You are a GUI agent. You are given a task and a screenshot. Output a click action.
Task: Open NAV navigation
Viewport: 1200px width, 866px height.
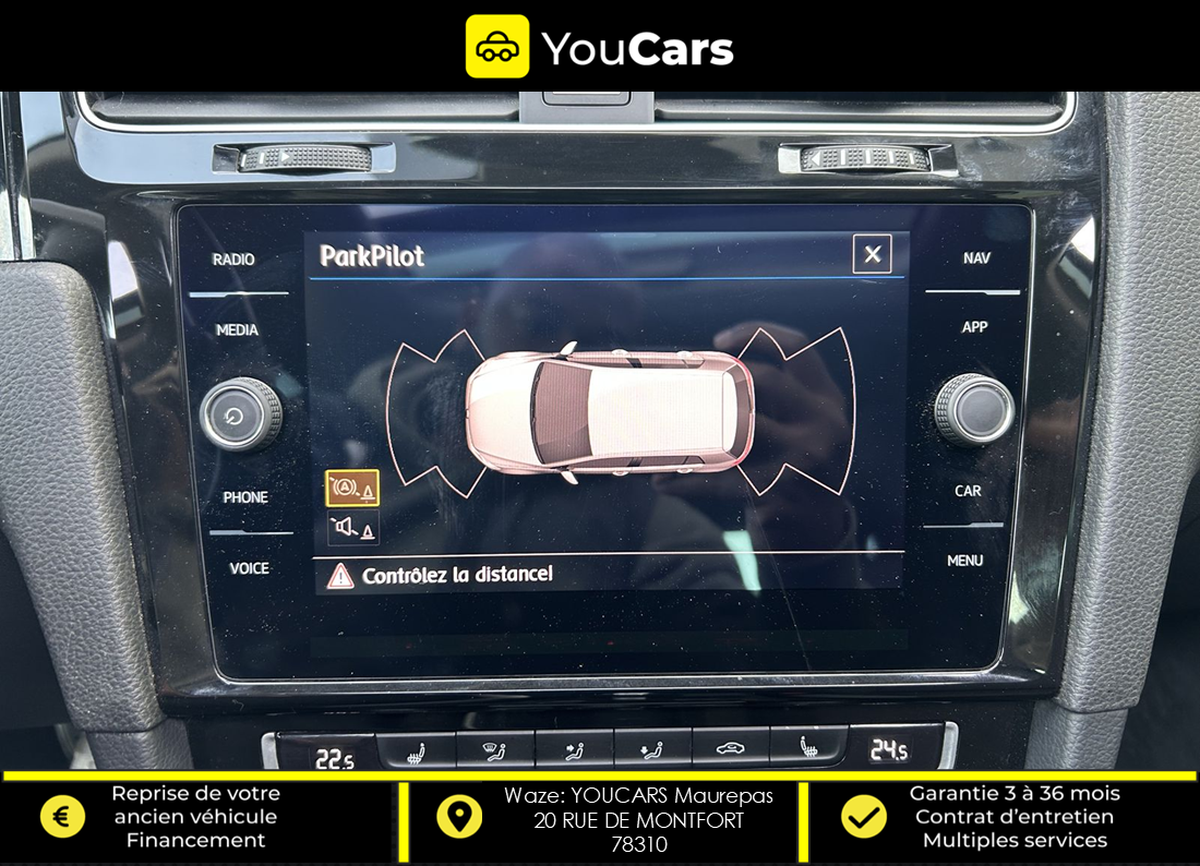click(x=977, y=258)
